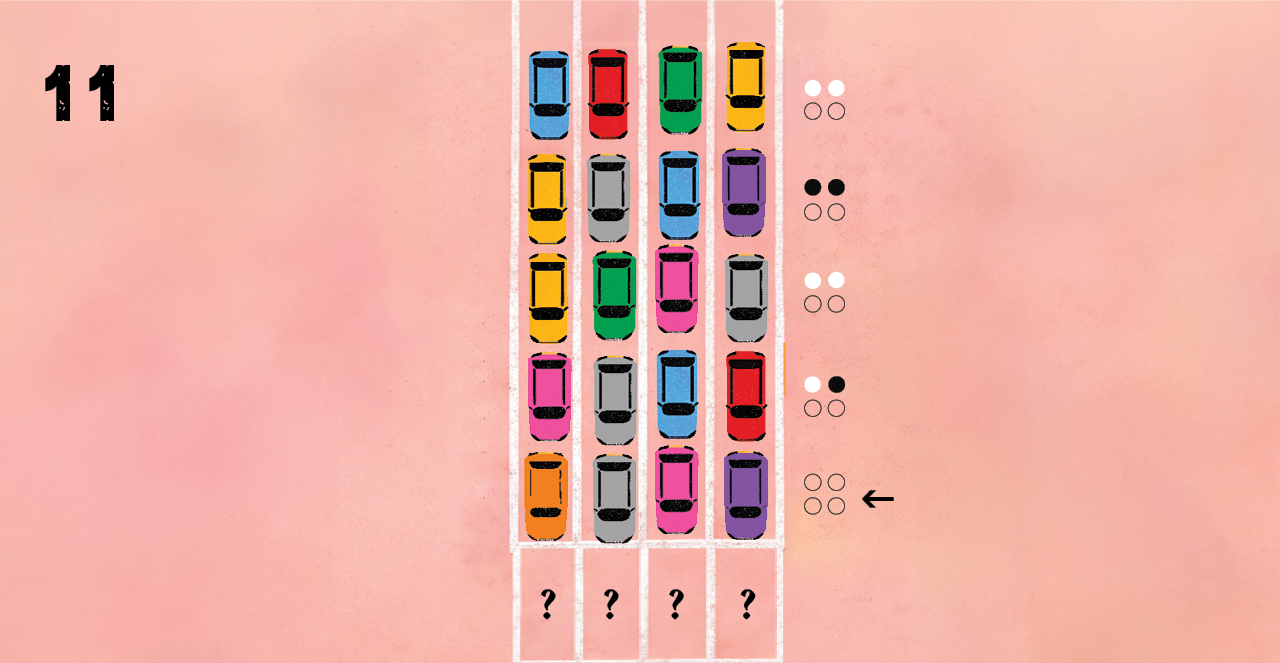The height and width of the screenshot is (663, 1280).
Task: Change the gray car beside the orange car
Action: [614, 498]
